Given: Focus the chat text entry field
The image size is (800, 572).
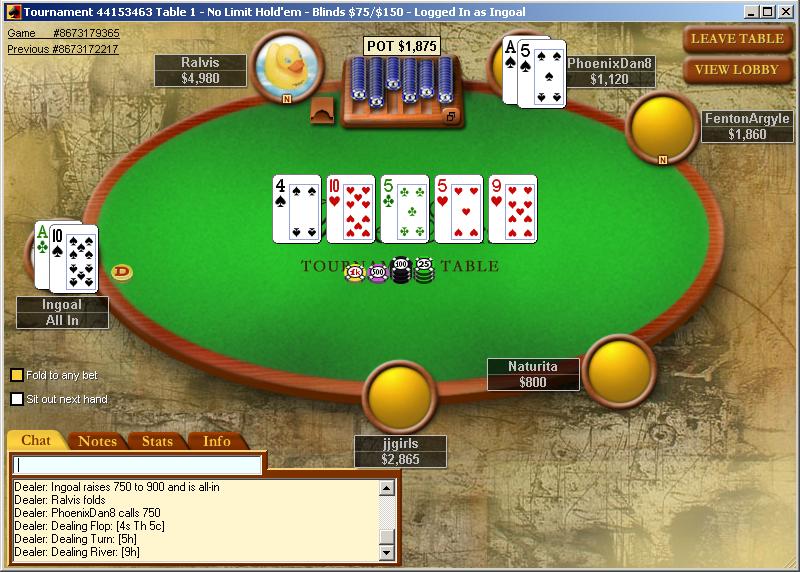Looking at the screenshot, I should [139, 465].
